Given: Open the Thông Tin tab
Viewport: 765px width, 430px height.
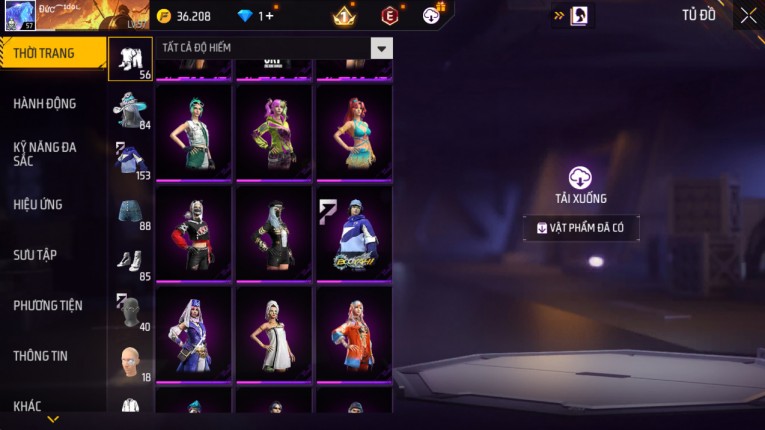Looking at the screenshot, I should [41, 356].
